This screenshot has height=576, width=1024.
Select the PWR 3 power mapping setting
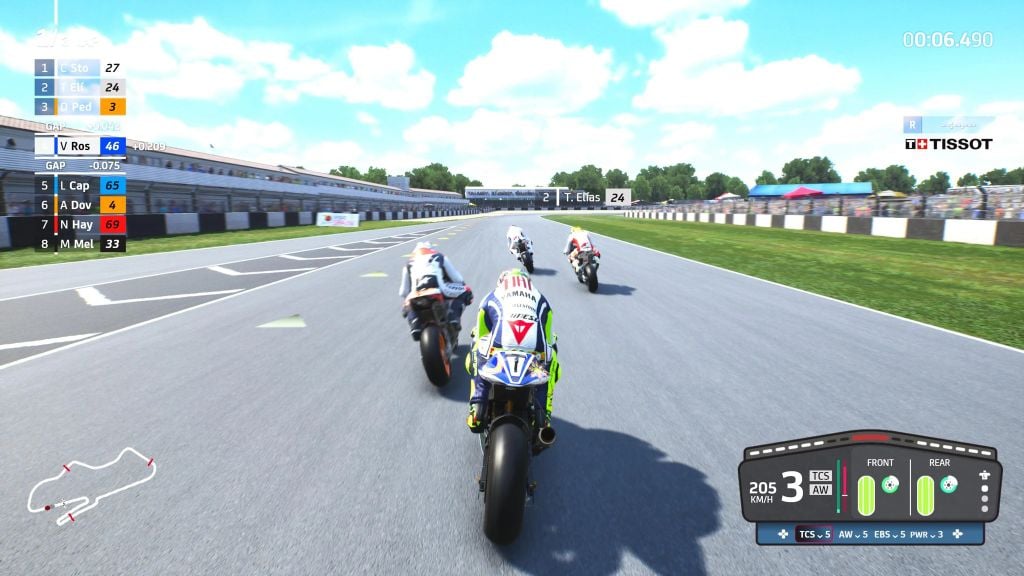(927, 534)
